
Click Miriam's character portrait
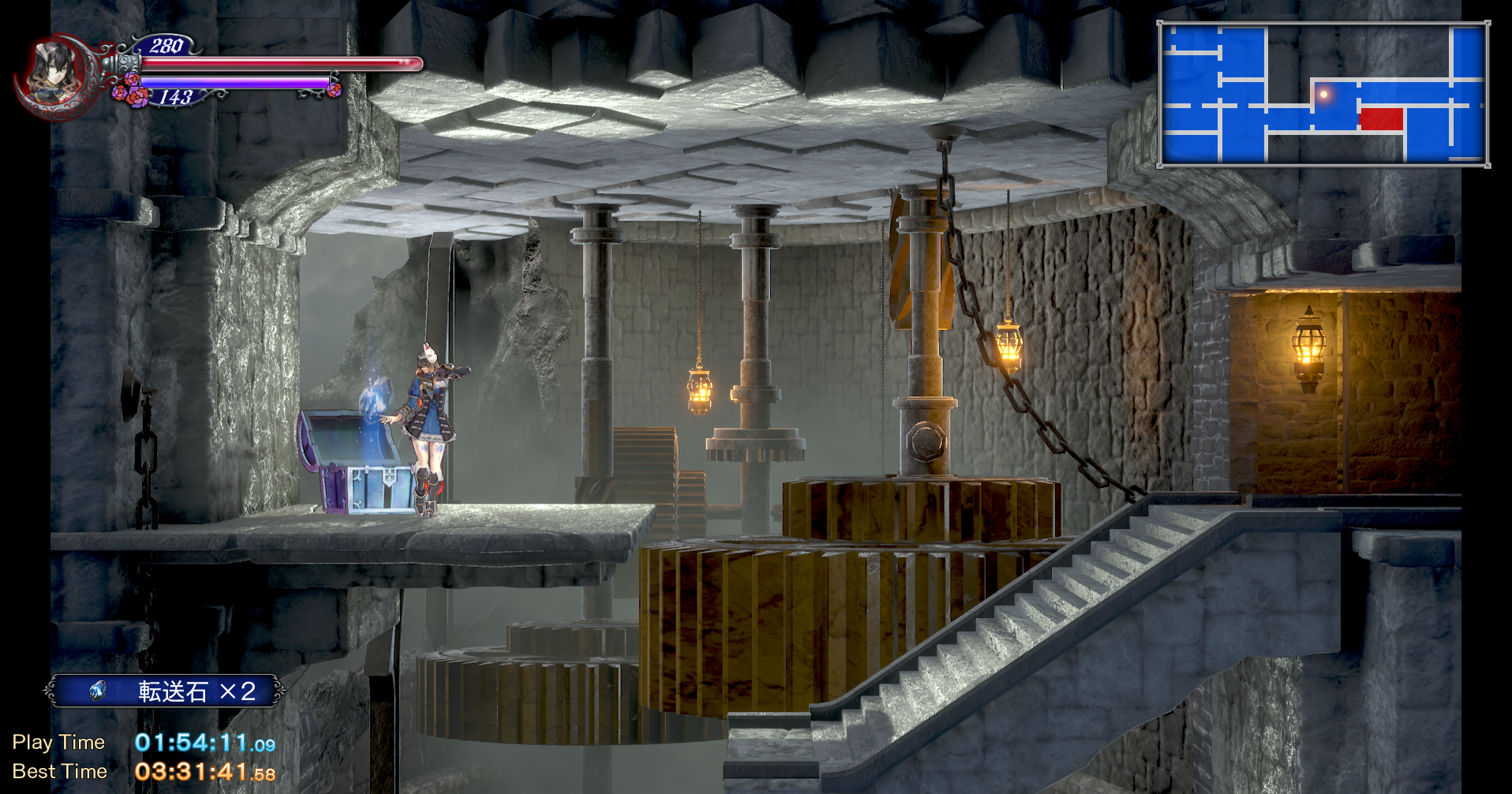[54, 75]
